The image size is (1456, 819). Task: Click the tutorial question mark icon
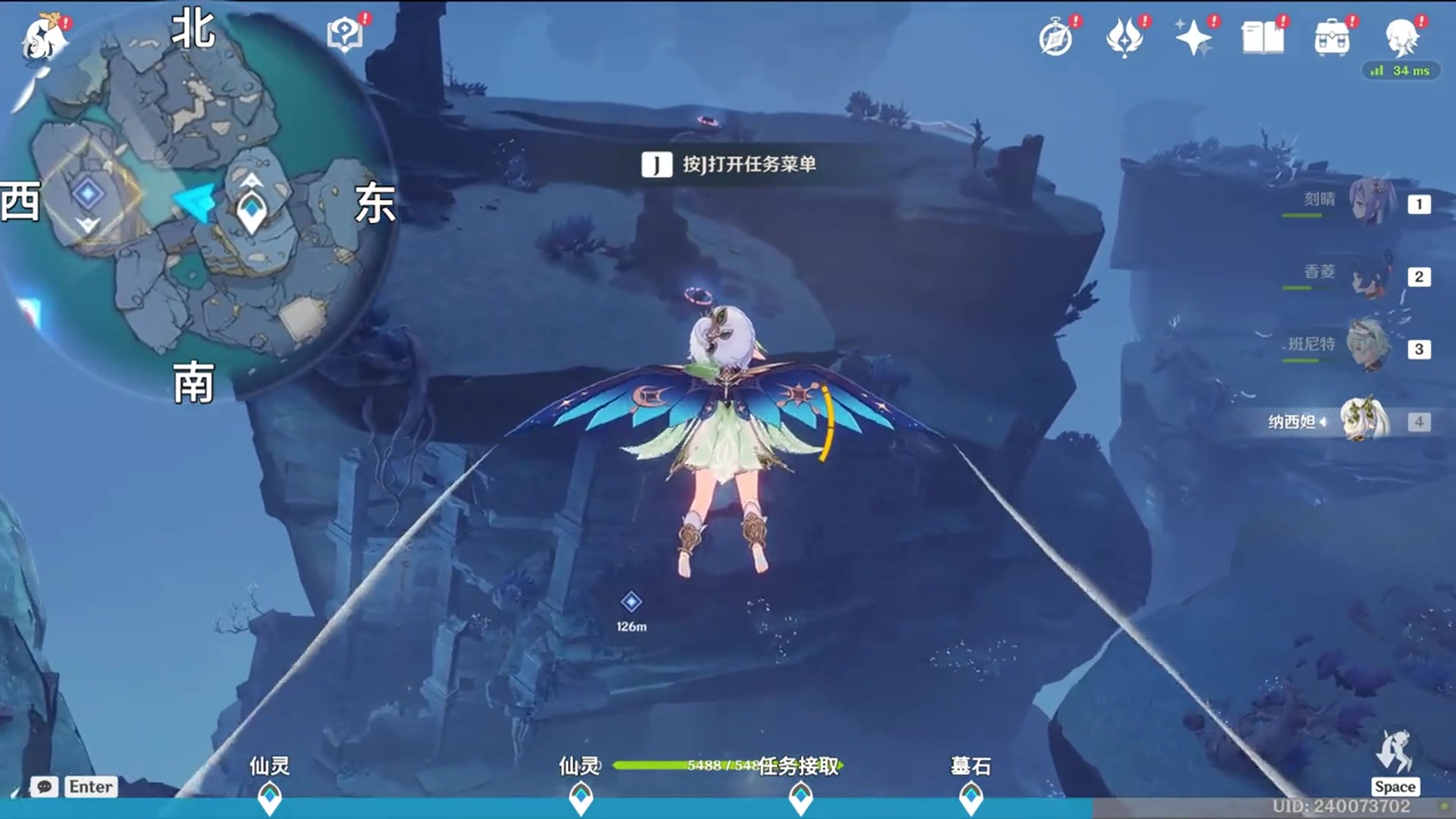(346, 31)
